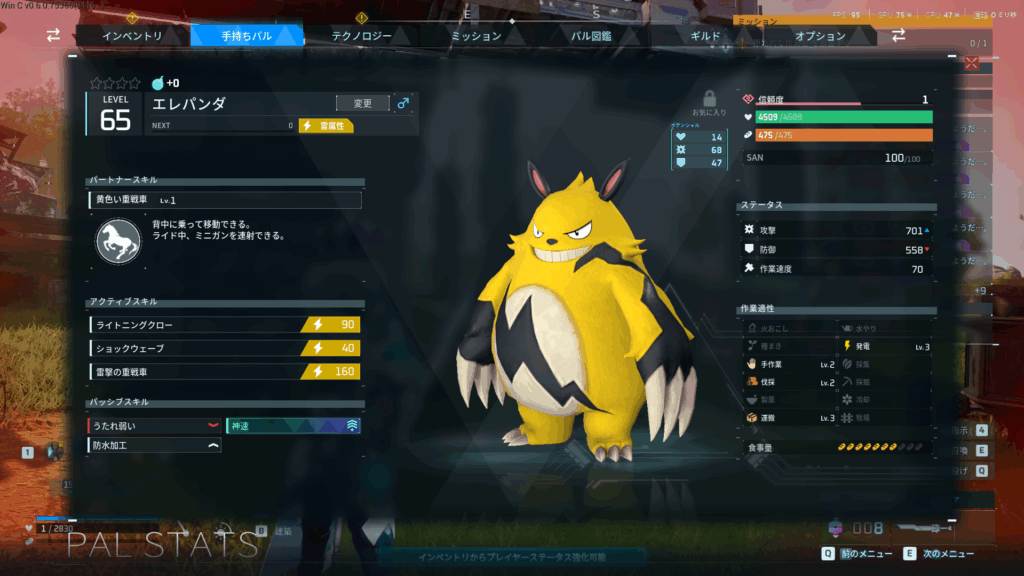Switch to the インベントリ tab

[x=133, y=36]
